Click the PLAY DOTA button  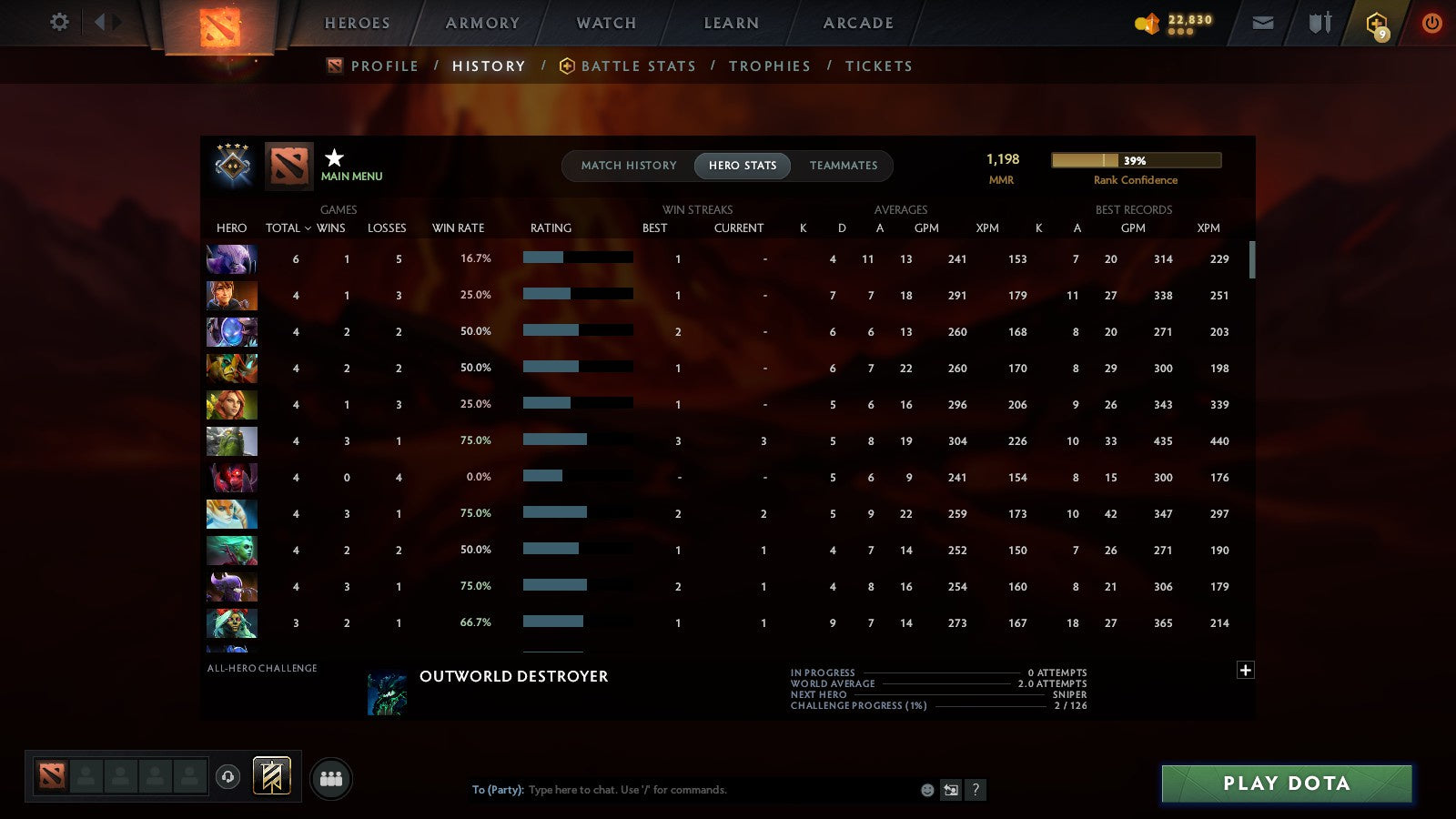pos(1286,783)
